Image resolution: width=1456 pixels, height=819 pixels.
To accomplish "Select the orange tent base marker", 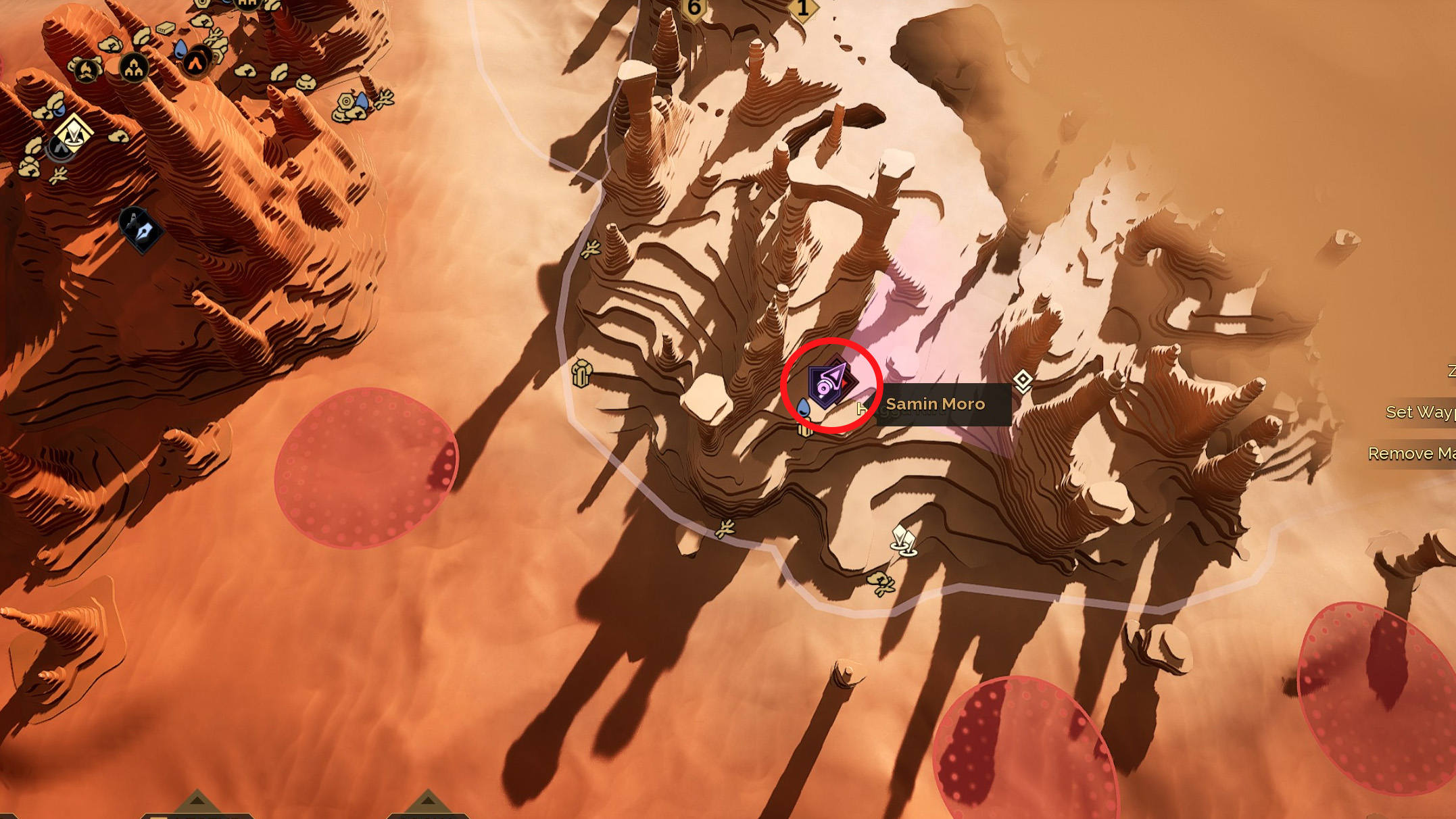I will pos(195,64).
